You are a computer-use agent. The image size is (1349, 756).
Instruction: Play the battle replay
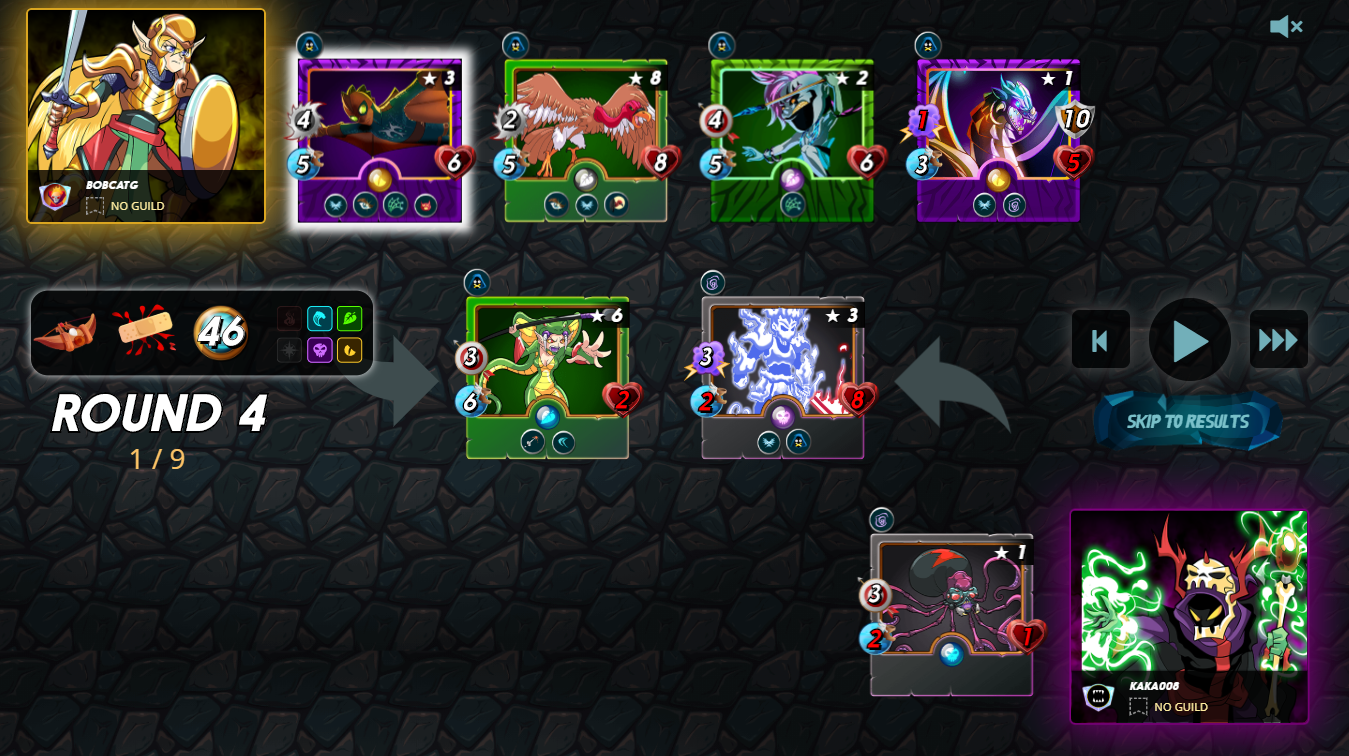pyautogui.click(x=1189, y=340)
